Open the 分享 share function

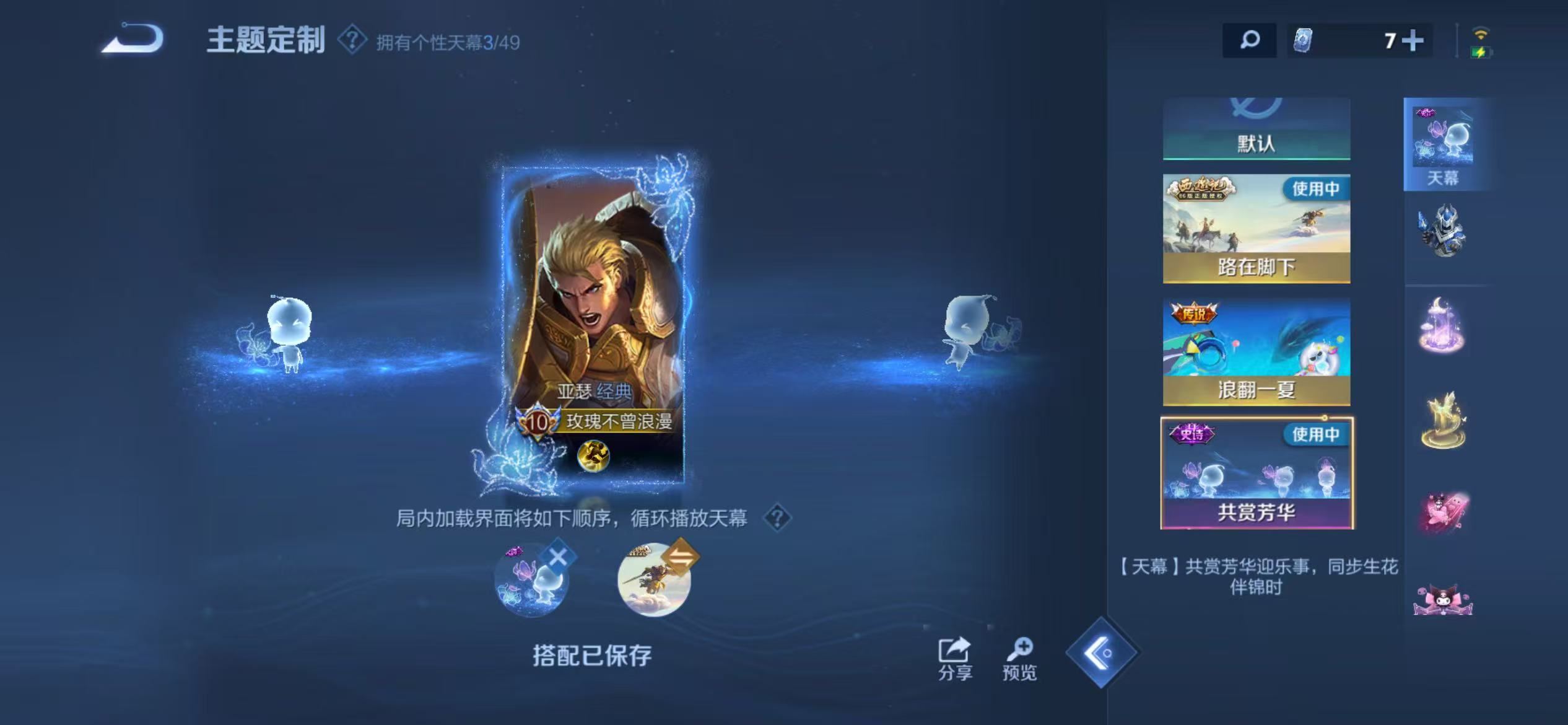click(956, 654)
